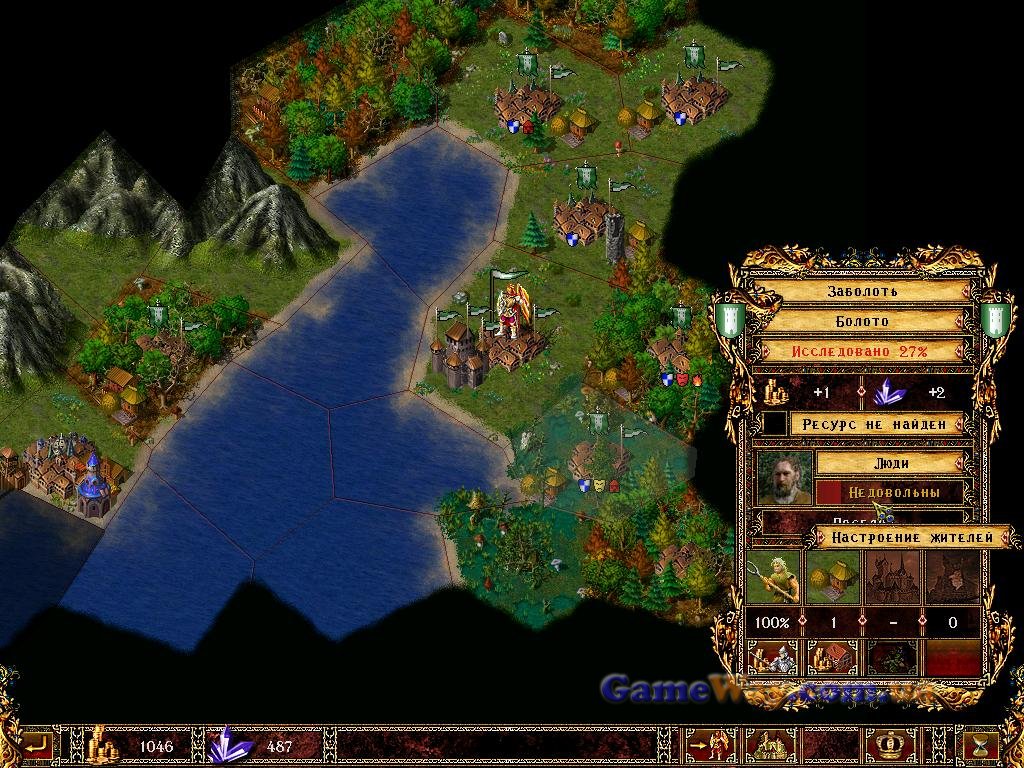Select the militia with pitchfork thumbnail

[774, 578]
